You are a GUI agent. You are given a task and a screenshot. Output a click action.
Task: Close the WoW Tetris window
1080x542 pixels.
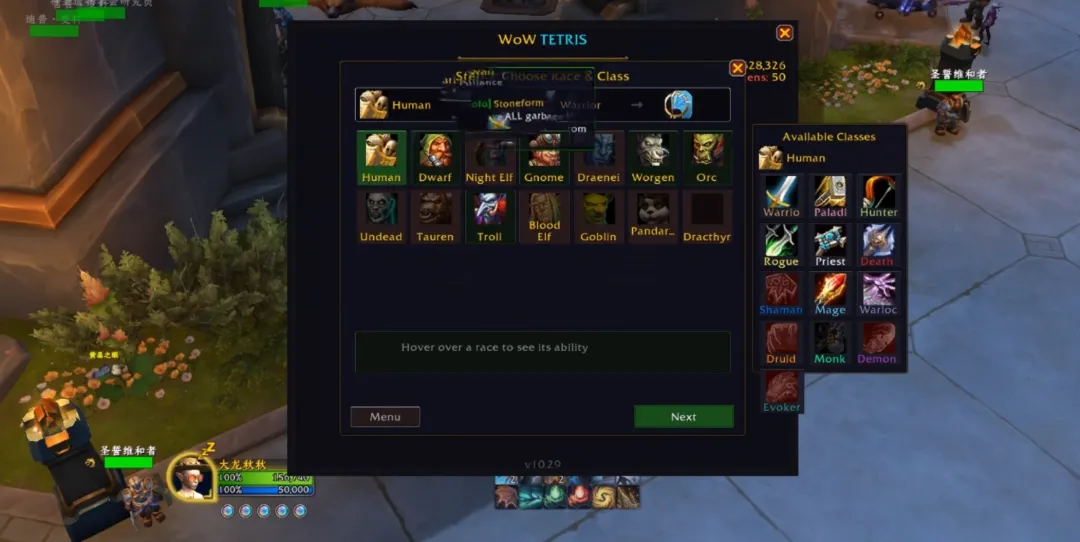(x=785, y=33)
